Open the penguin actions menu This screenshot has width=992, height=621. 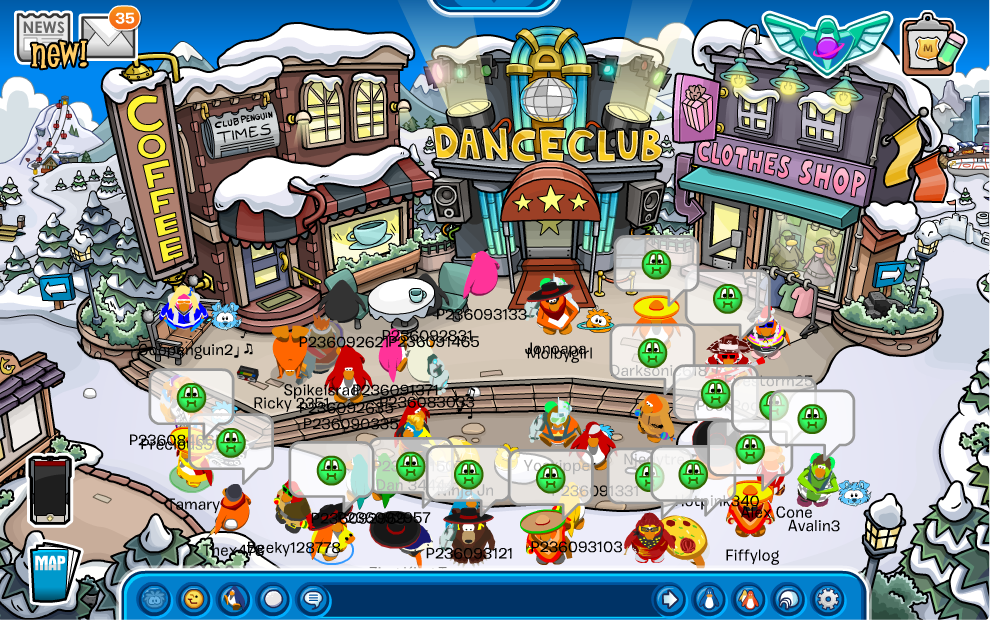[233, 599]
